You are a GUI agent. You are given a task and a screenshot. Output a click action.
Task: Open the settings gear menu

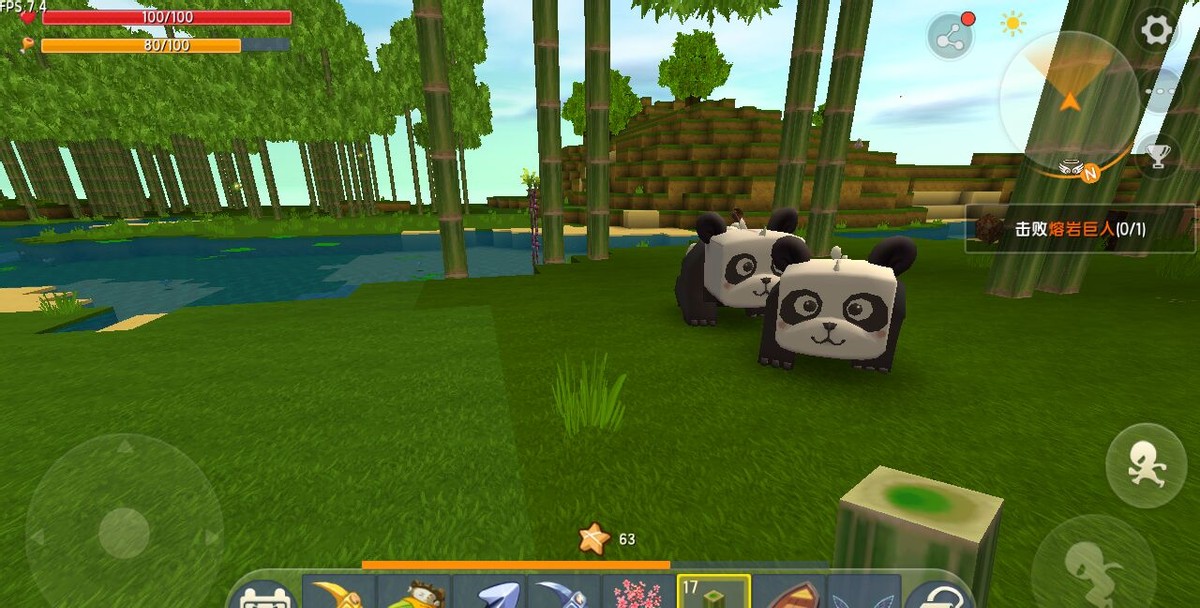point(1156,30)
